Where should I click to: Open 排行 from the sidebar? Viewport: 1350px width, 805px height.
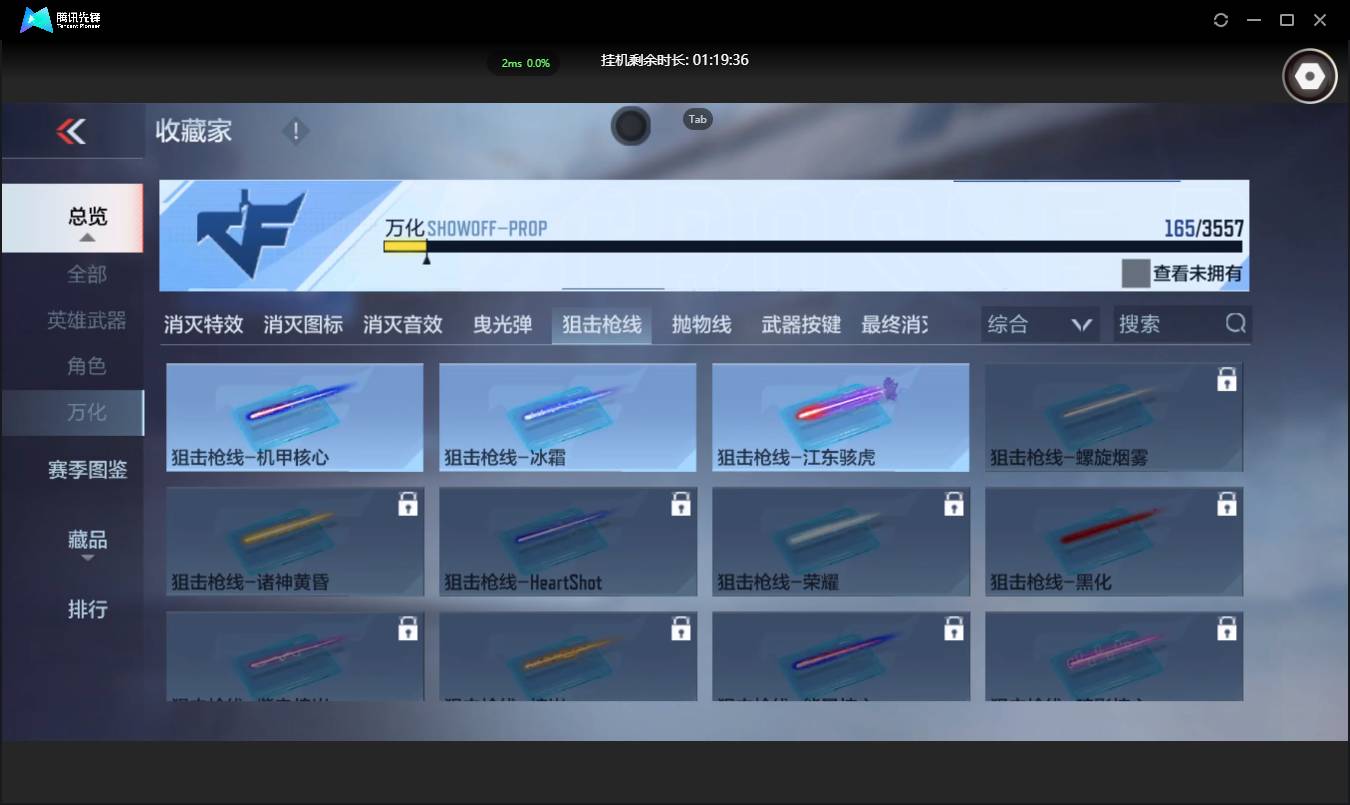(87, 609)
